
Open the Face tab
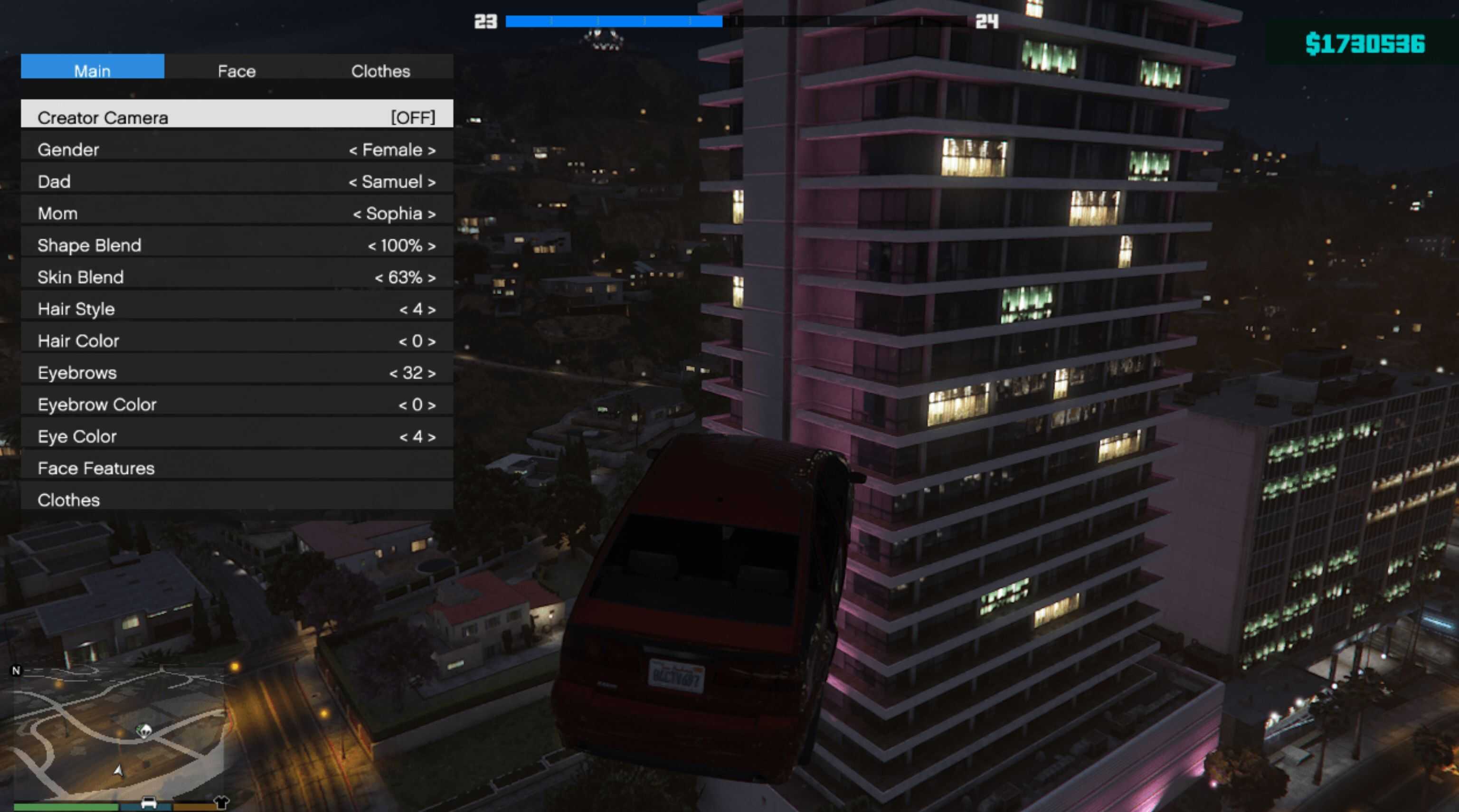[x=237, y=70]
